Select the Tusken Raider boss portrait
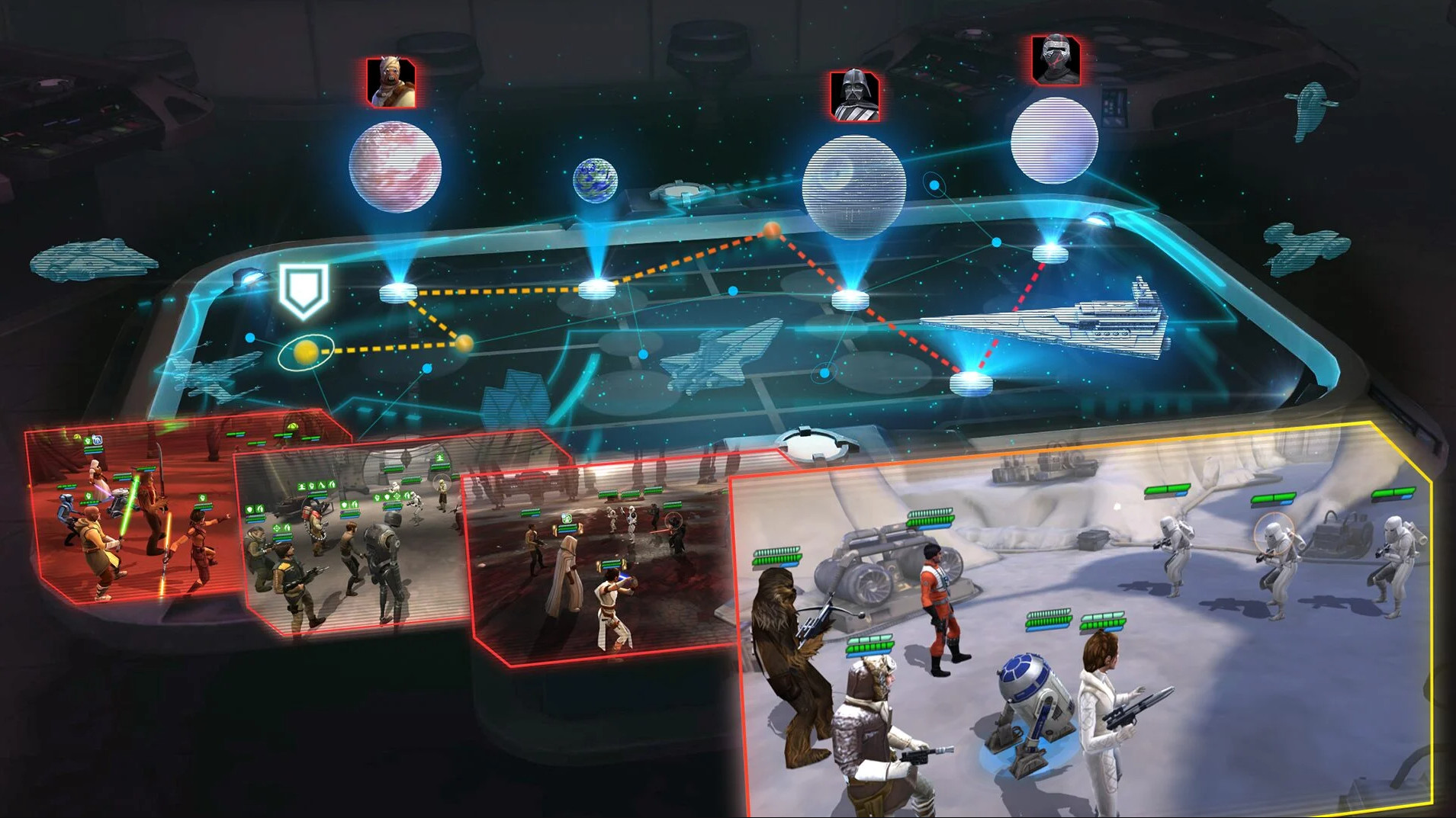Image resolution: width=1456 pixels, height=818 pixels. tap(391, 82)
